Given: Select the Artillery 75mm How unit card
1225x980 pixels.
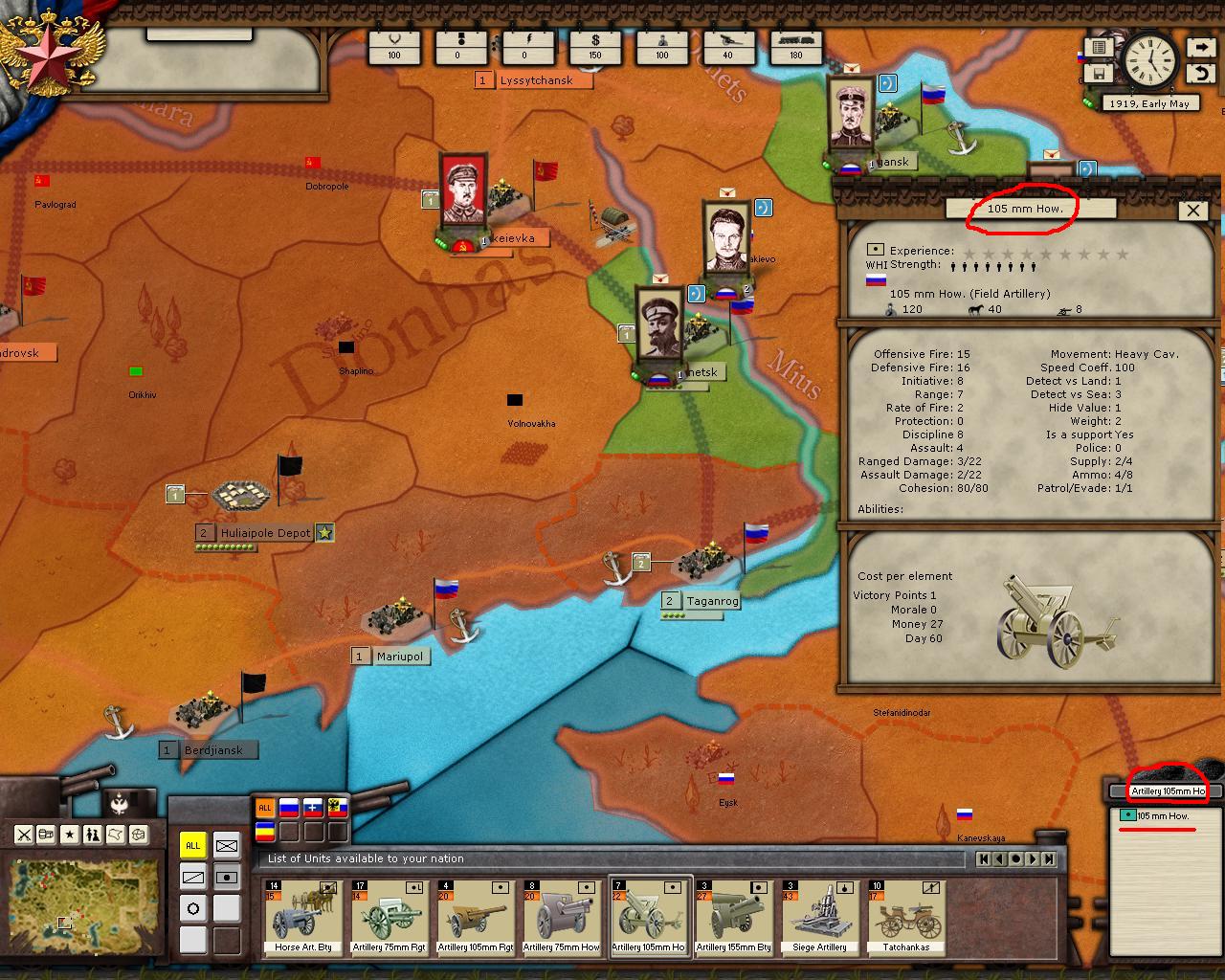Looking at the screenshot, I should (562, 918).
